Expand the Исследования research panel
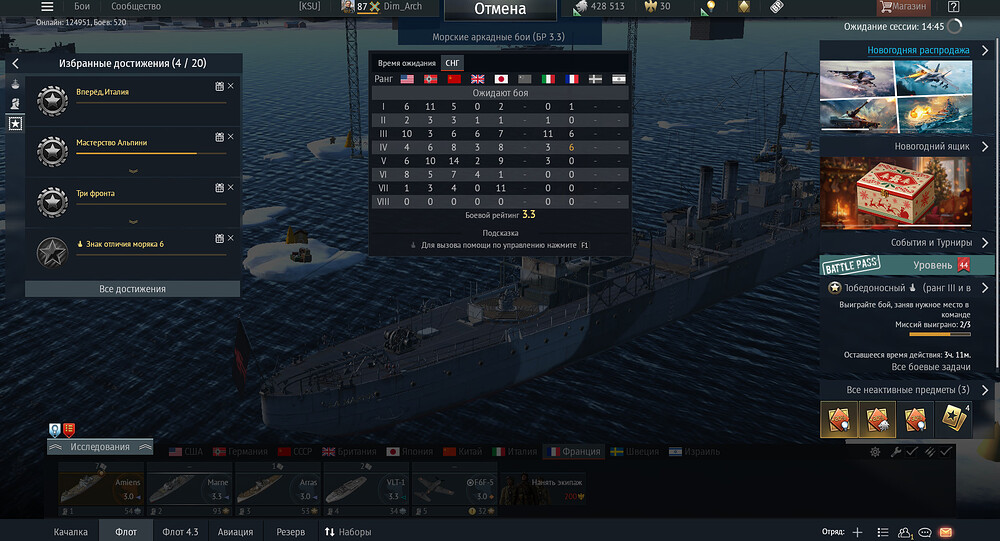Image resolution: width=1000 pixels, height=541 pixels. point(98,447)
